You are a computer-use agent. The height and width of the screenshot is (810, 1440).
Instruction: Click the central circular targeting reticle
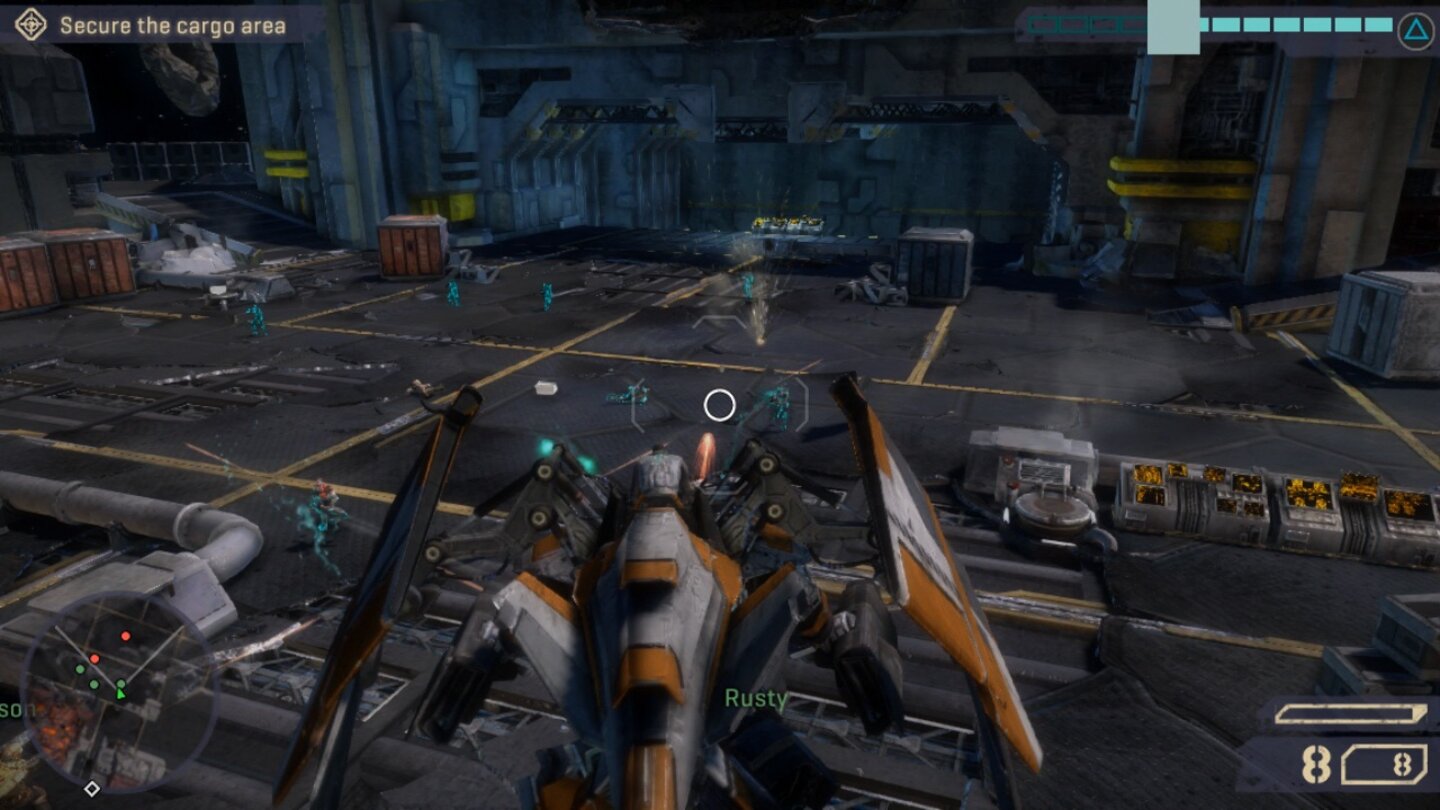click(719, 404)
